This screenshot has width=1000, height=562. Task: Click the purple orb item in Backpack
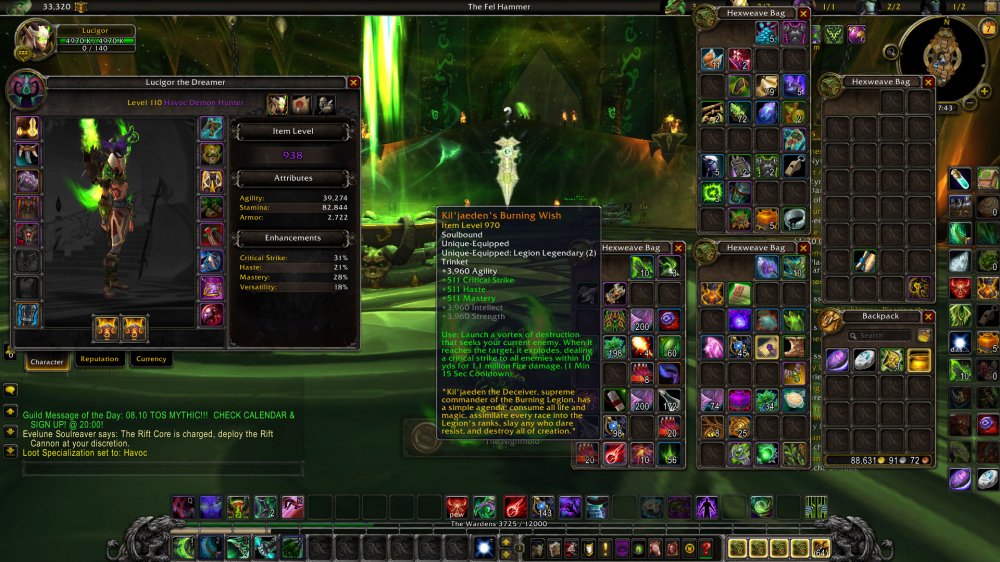837,360
